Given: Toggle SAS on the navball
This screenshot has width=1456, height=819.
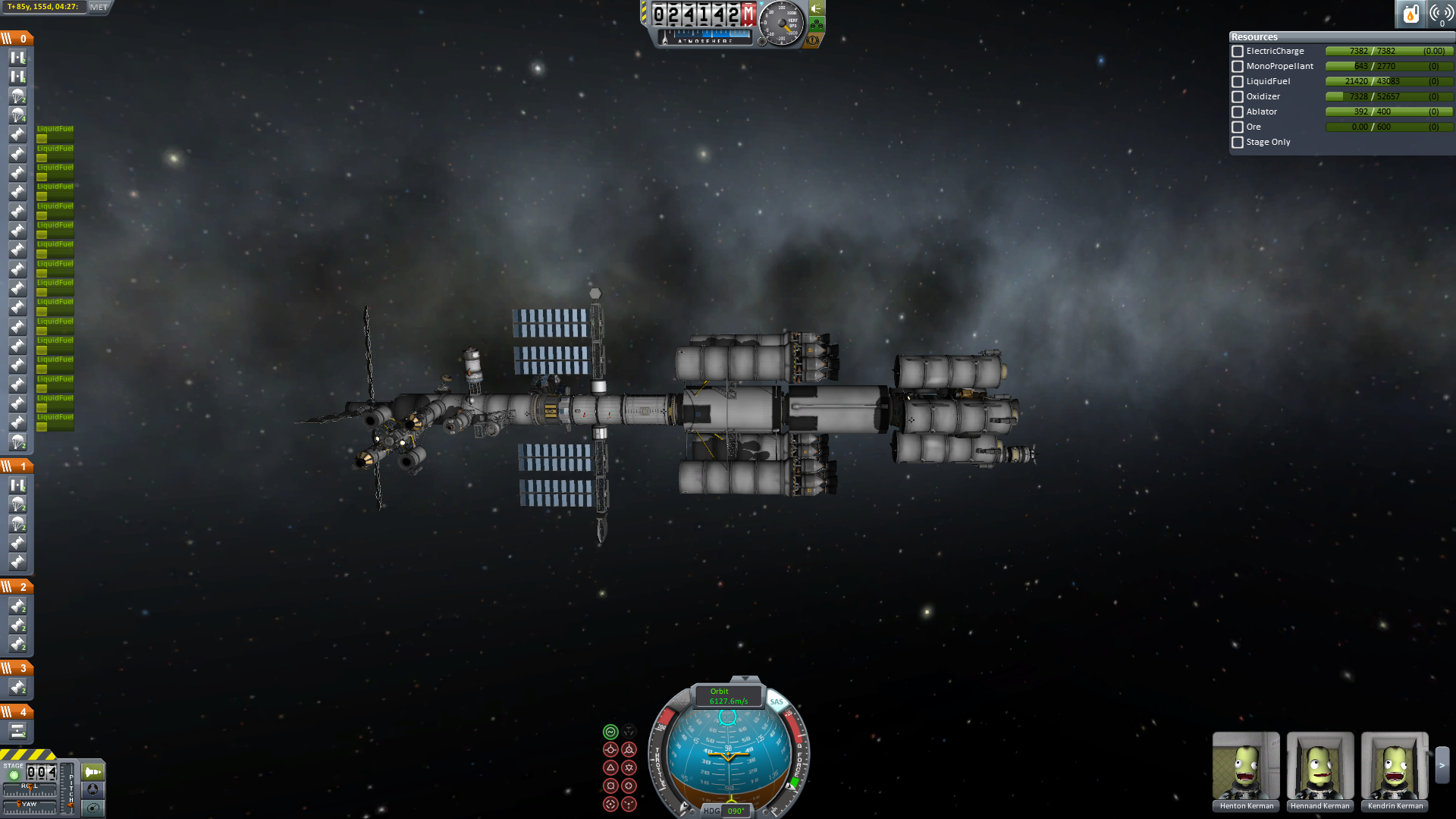Looking at the screenshot, I should (x=777, y=701).
